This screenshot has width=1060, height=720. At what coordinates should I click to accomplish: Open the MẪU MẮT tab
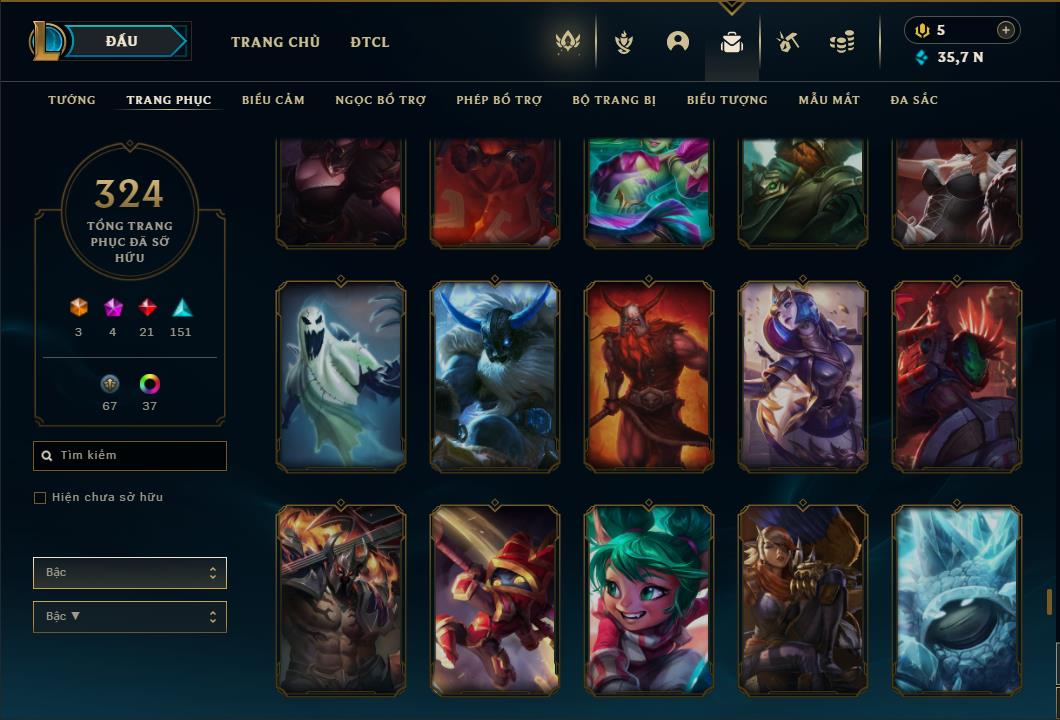829,100
